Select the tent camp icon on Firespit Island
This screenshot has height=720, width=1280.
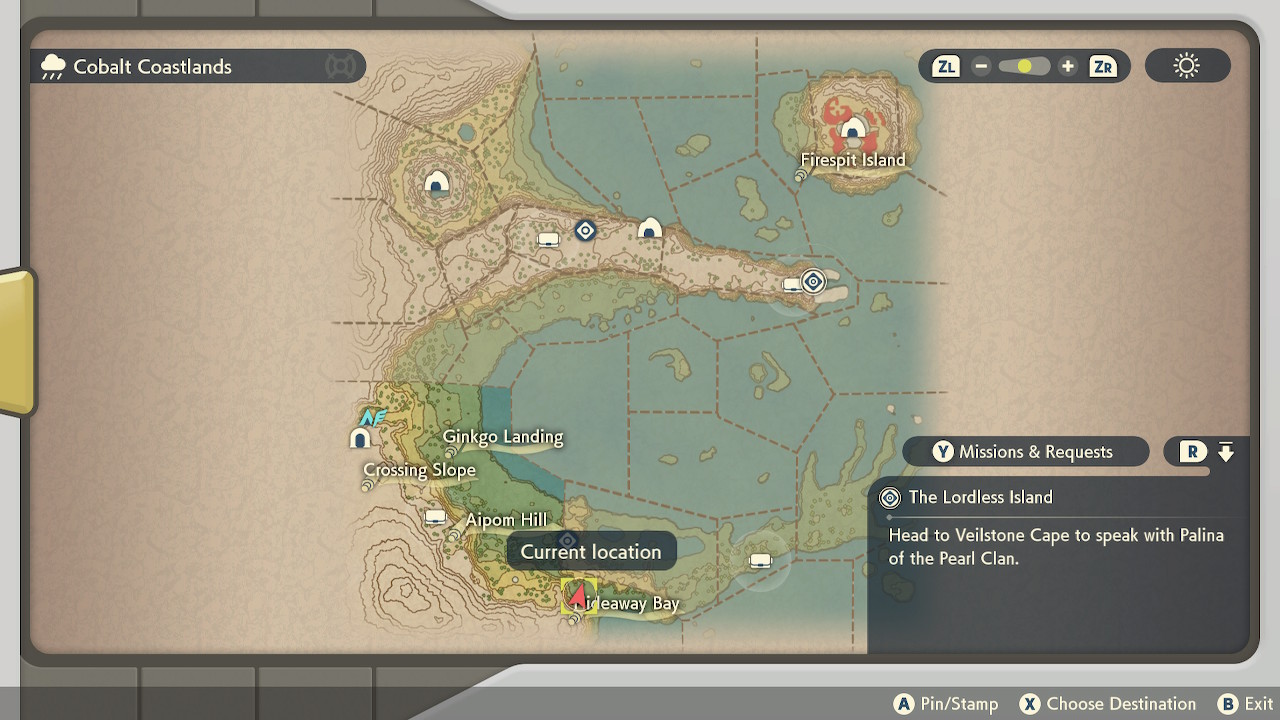coord(855,130)
